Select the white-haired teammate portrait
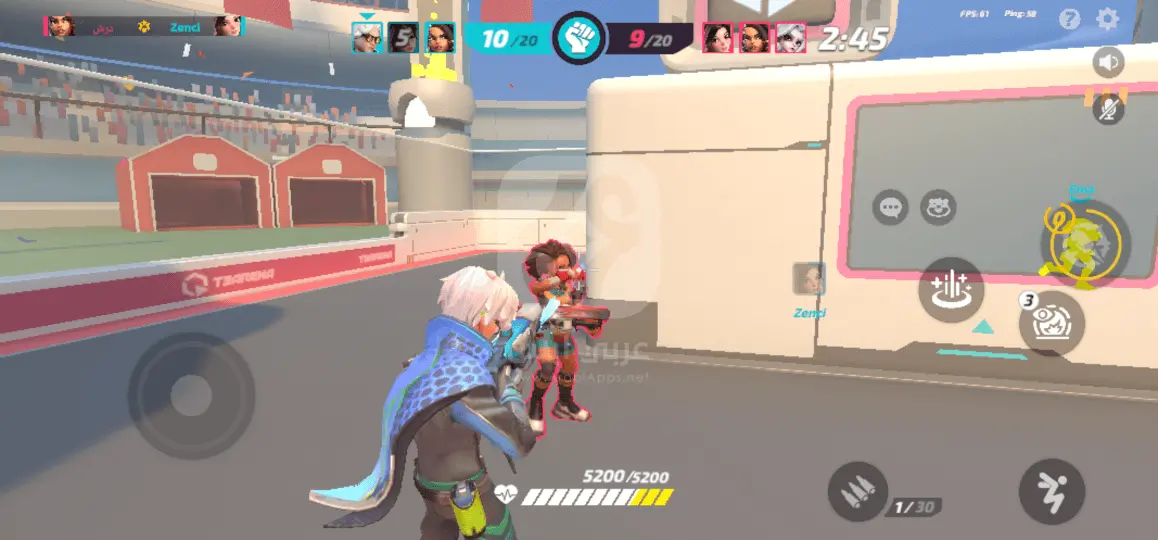This screenshot has width=1158, height=540. coord(366,38)
